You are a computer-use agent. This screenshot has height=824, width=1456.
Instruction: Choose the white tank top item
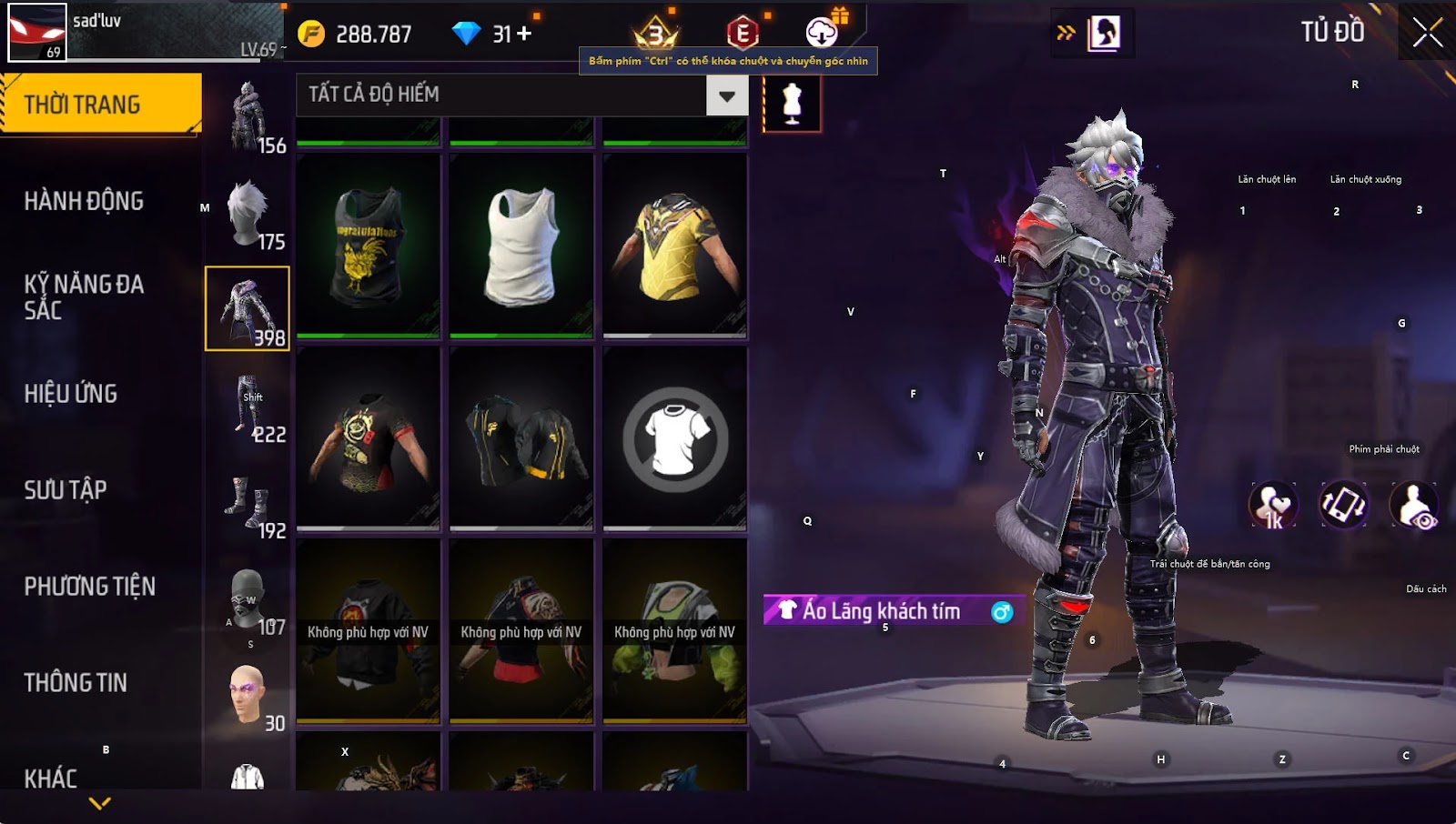tap(521, 246)
